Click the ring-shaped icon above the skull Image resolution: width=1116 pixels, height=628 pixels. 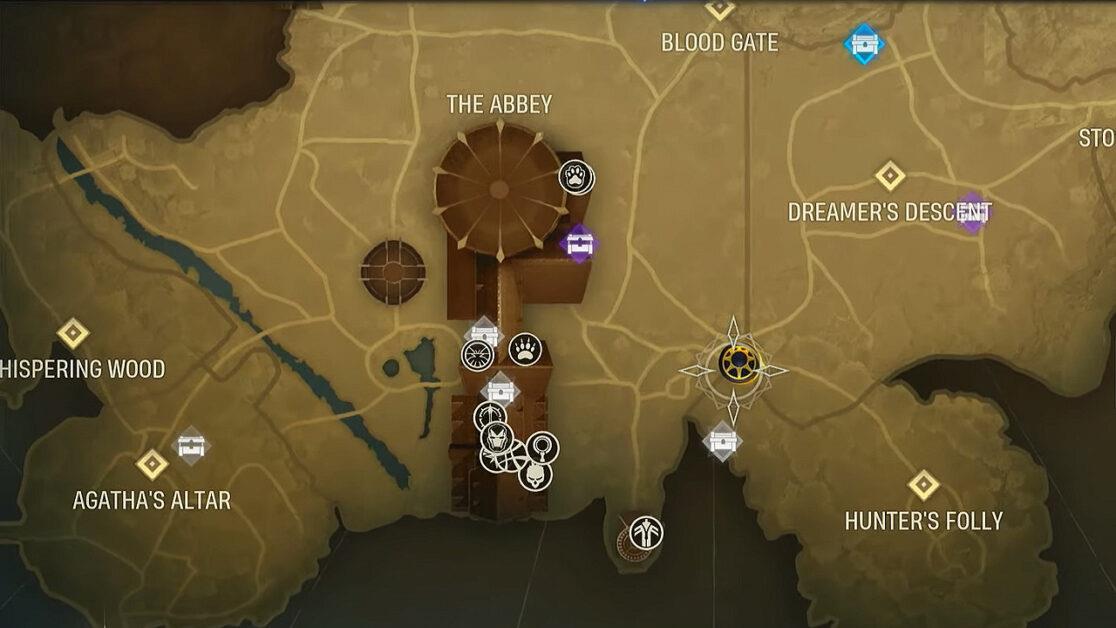543,446
